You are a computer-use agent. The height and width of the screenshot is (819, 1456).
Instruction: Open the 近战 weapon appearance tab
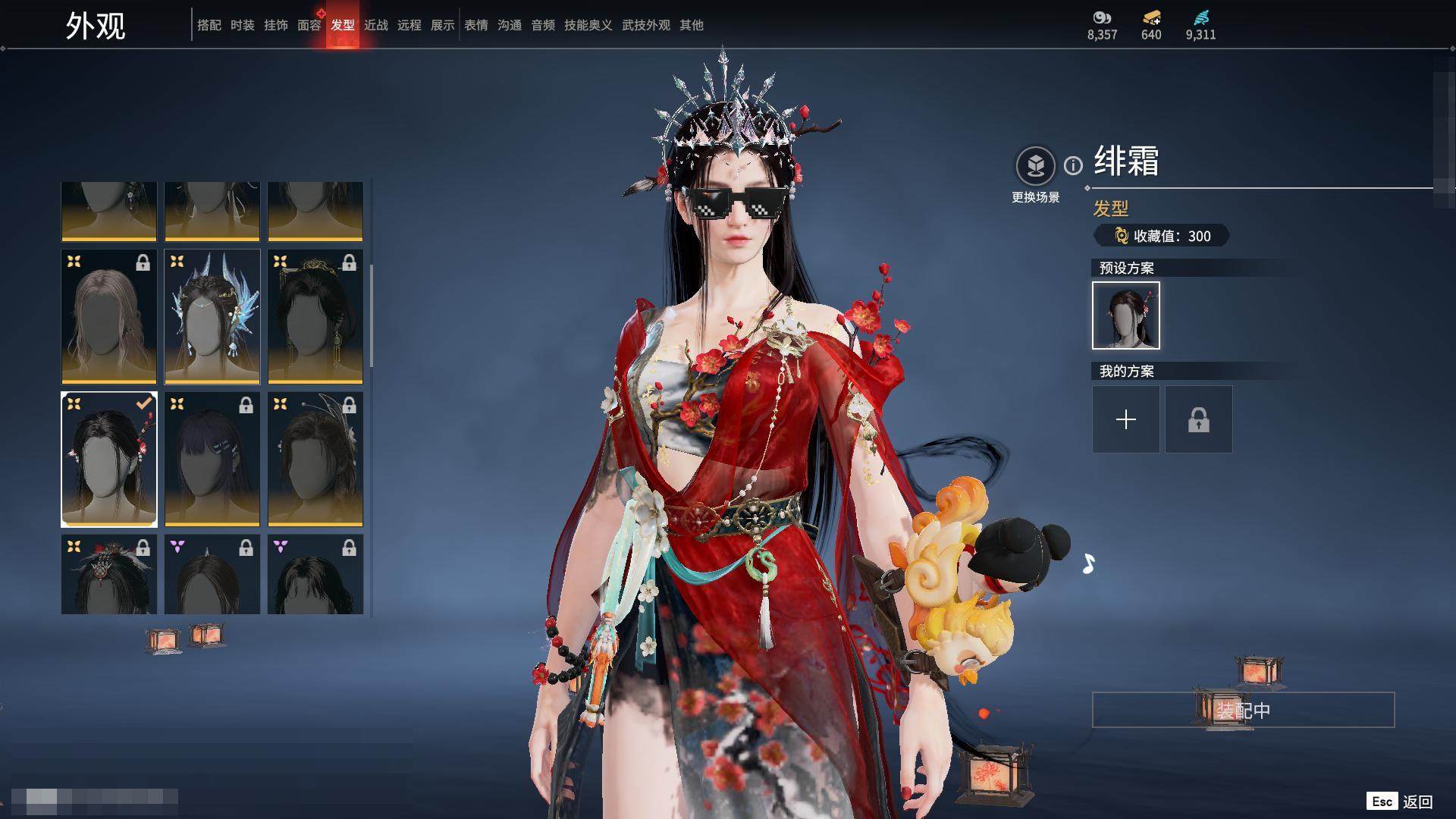376,25
